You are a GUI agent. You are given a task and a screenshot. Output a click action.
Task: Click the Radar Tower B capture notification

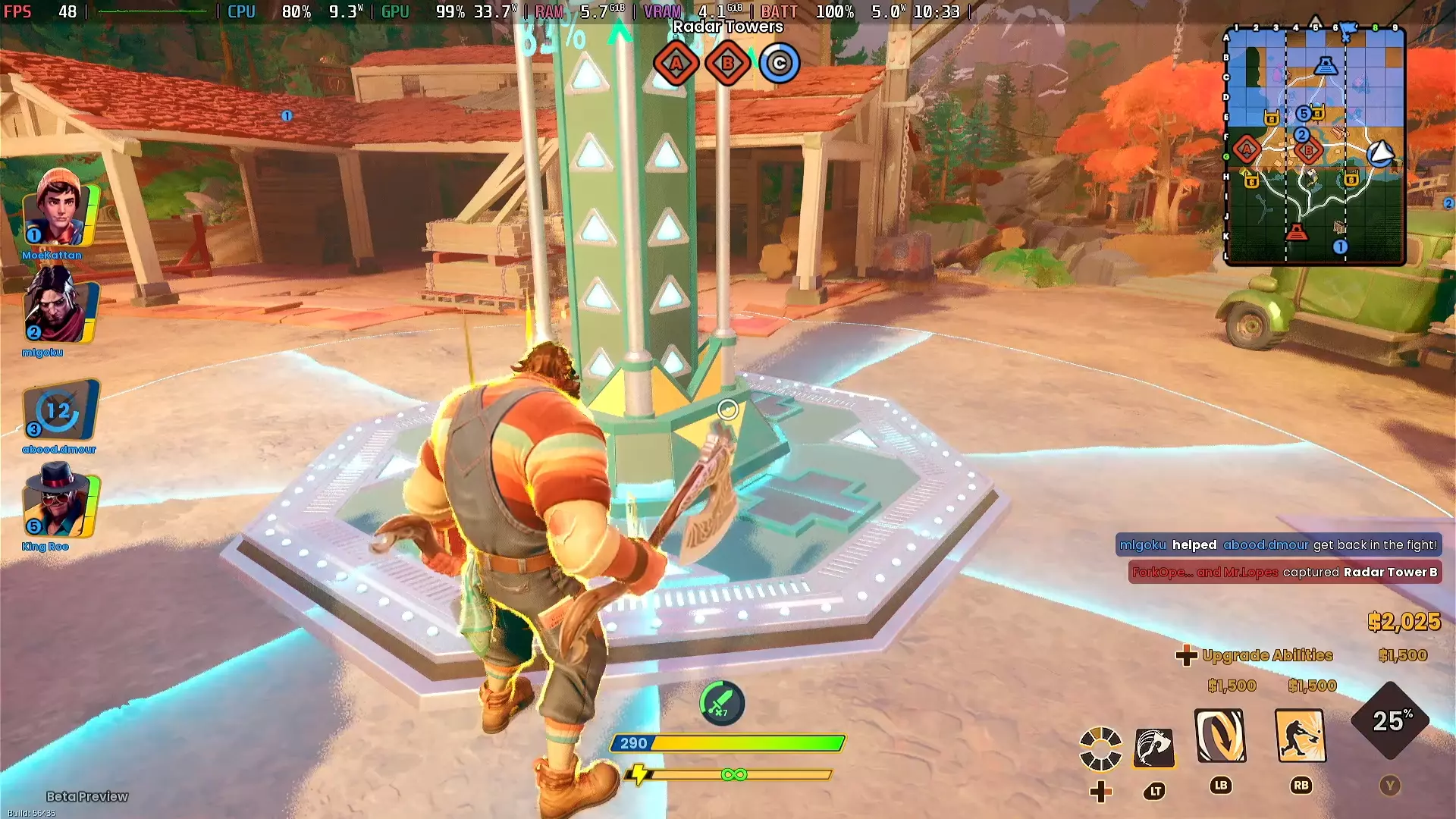click(1285, 573)
